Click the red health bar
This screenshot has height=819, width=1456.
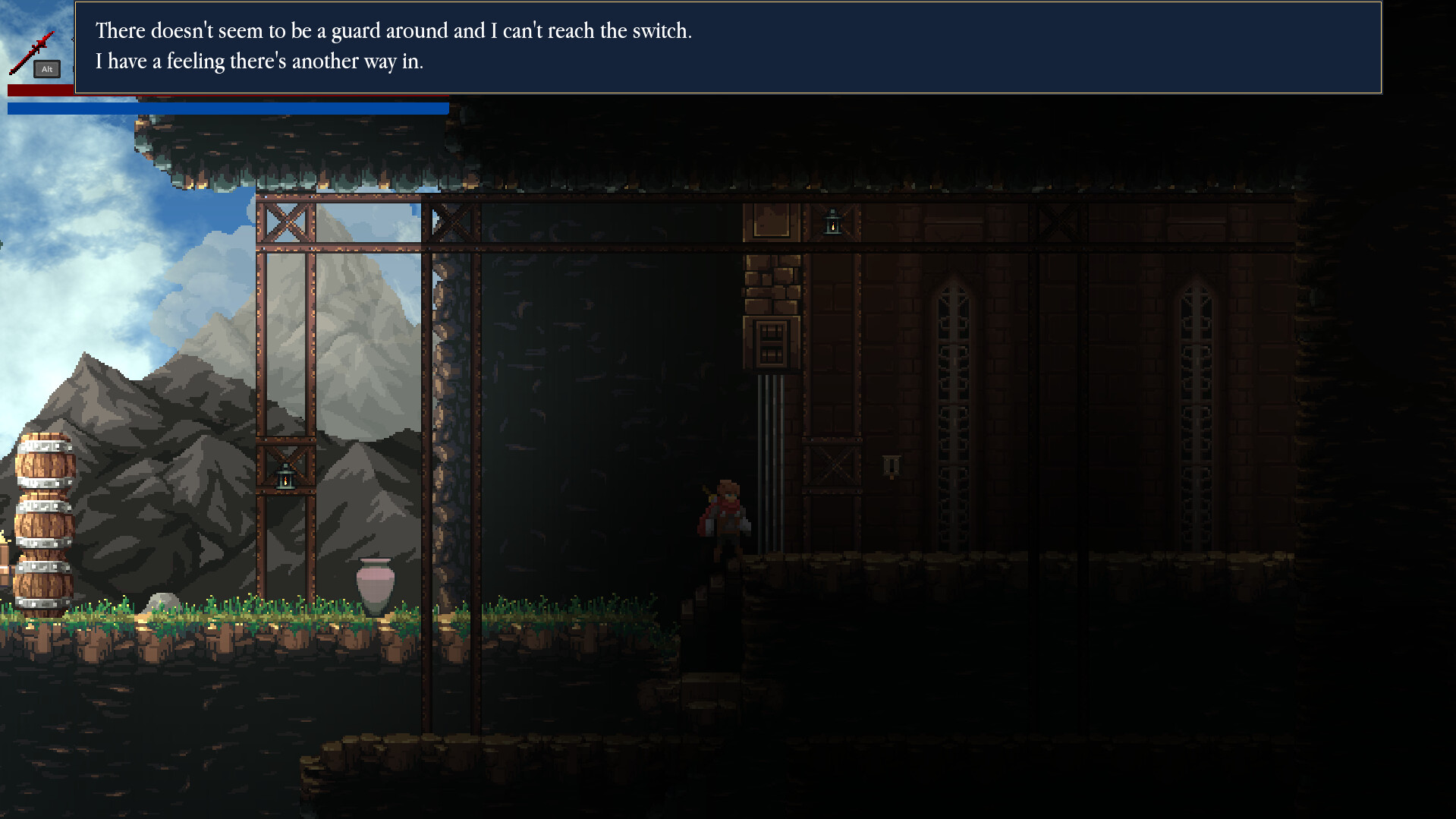click(x=42, y=91)
